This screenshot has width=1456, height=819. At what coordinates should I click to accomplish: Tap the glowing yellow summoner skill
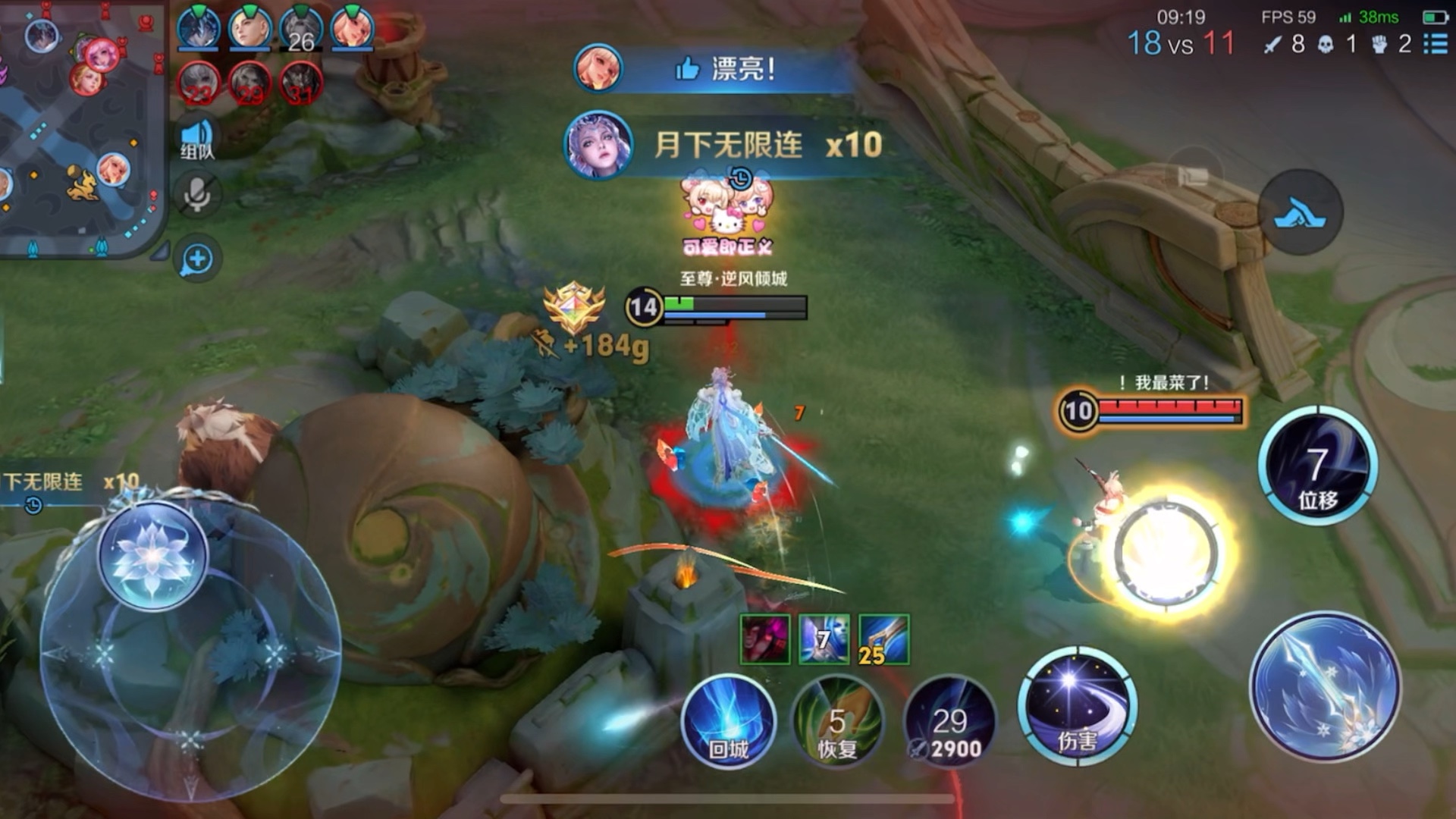click(x=1168, y=552)
